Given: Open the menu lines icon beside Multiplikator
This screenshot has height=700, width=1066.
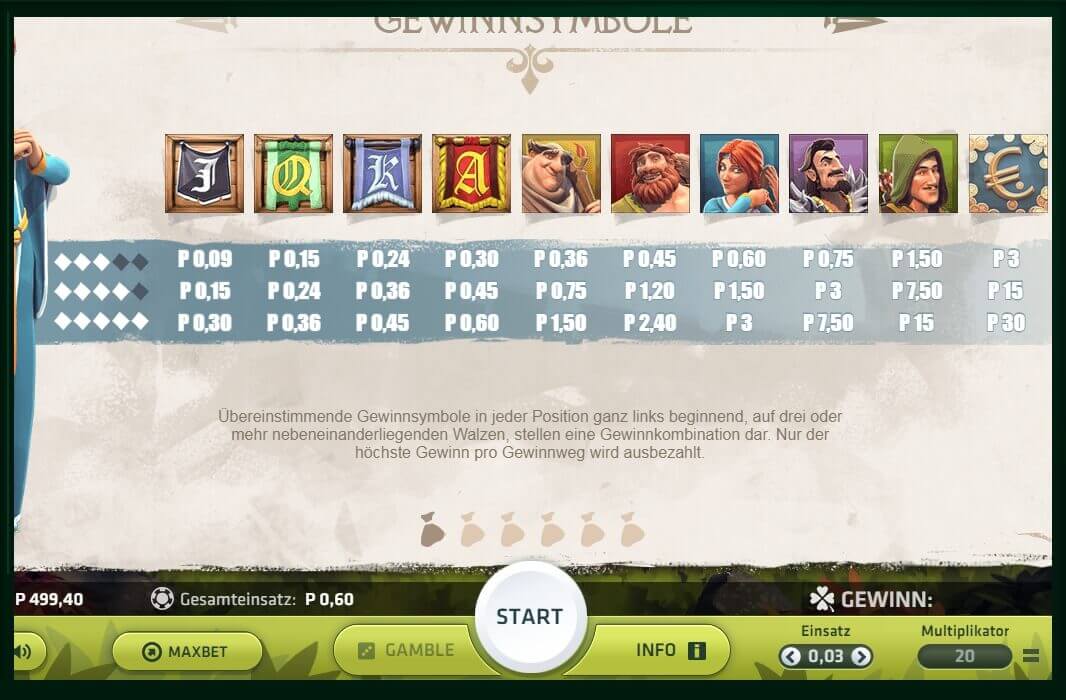Looking at the screenshot, I should [x=1031, y=657].
